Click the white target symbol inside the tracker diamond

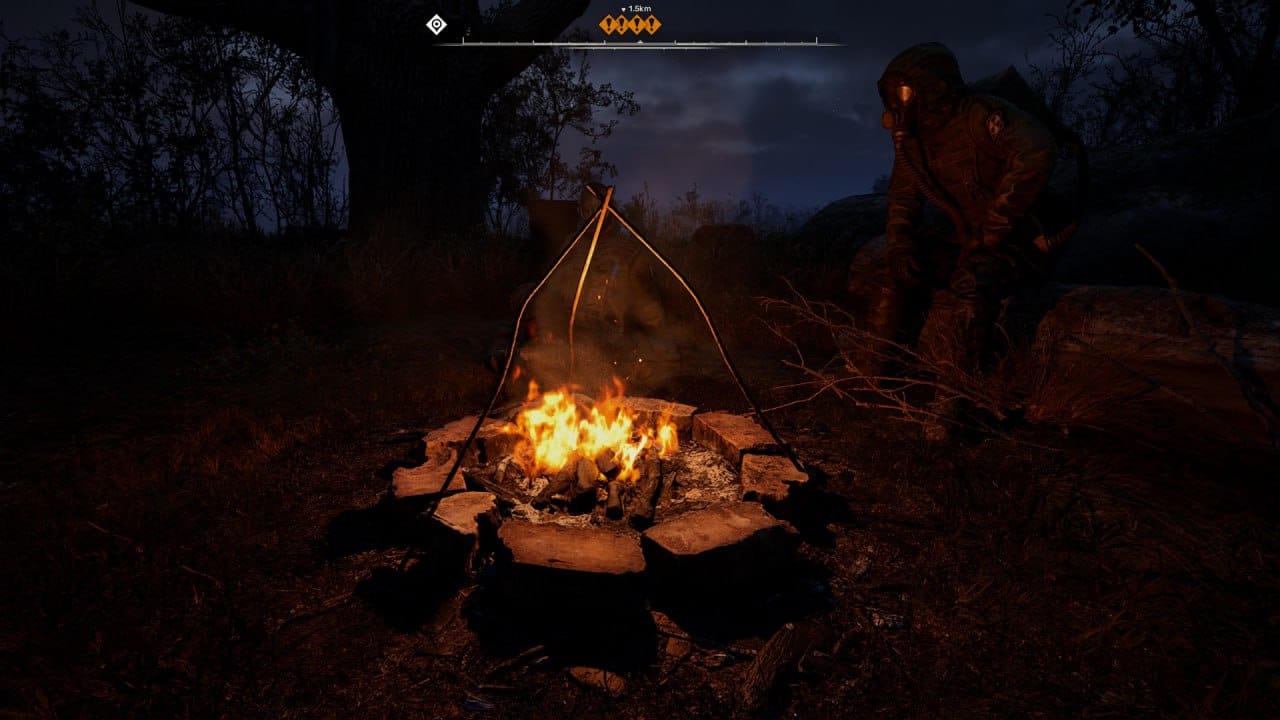point(435,25)
